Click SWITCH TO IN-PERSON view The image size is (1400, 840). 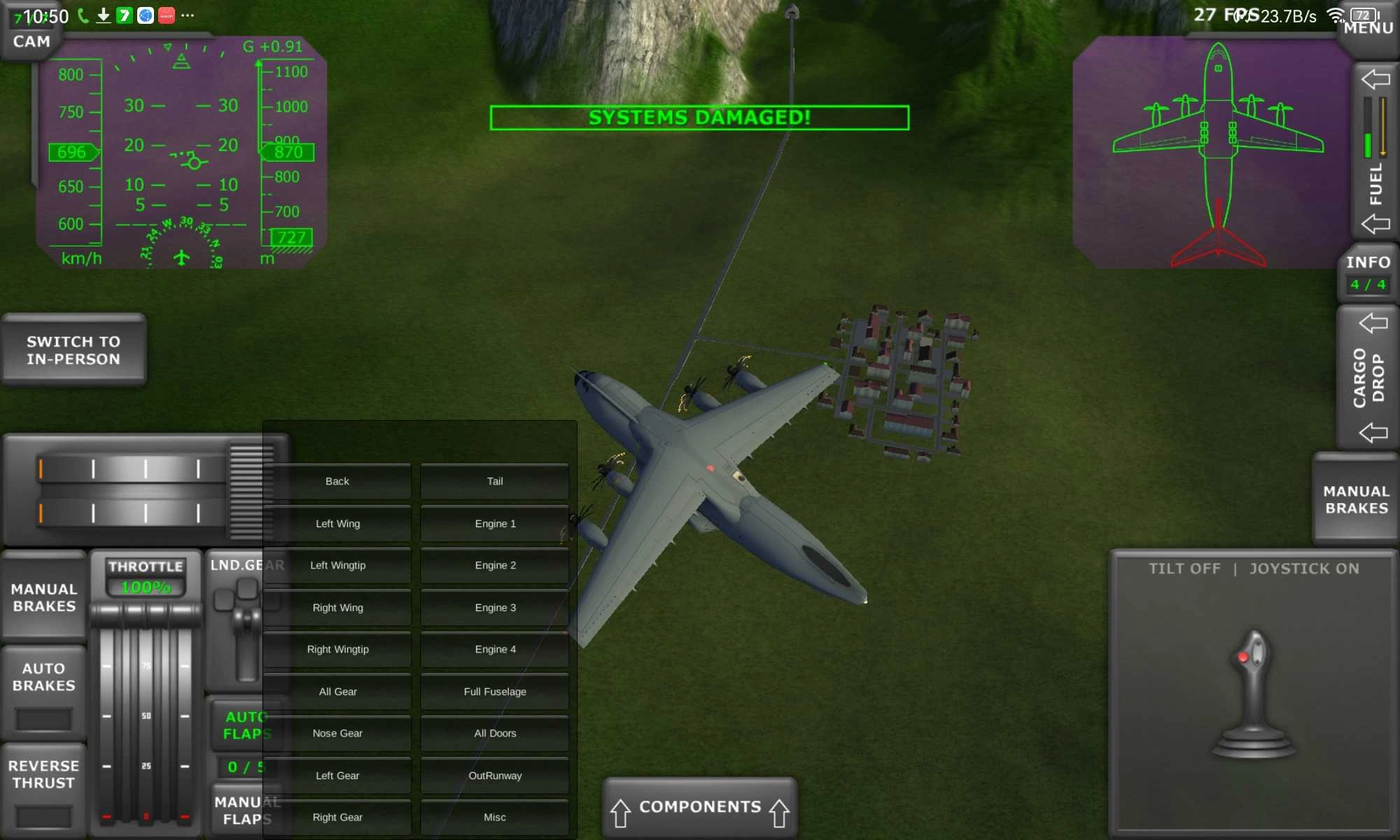click(x=73, y=350)
